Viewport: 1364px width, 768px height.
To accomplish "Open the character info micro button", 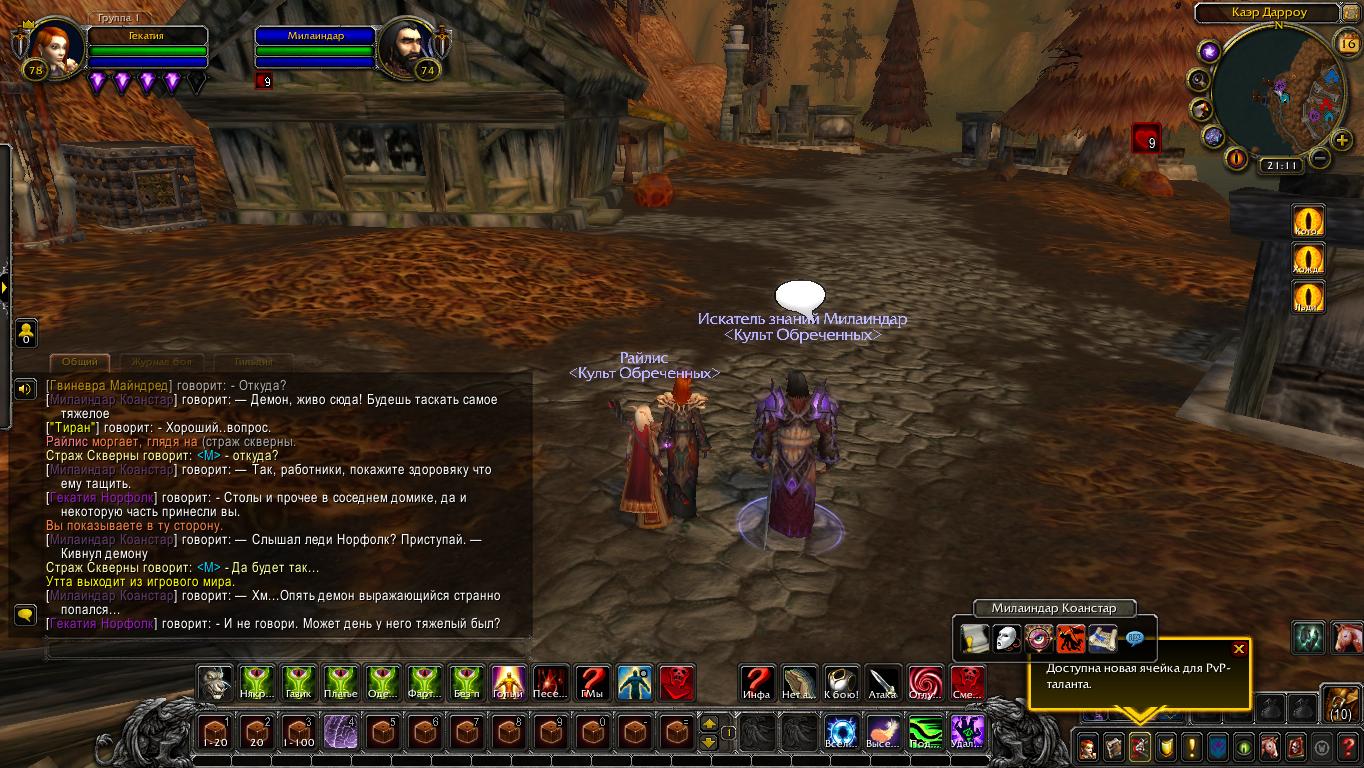I will click(x=1087, y=746).
